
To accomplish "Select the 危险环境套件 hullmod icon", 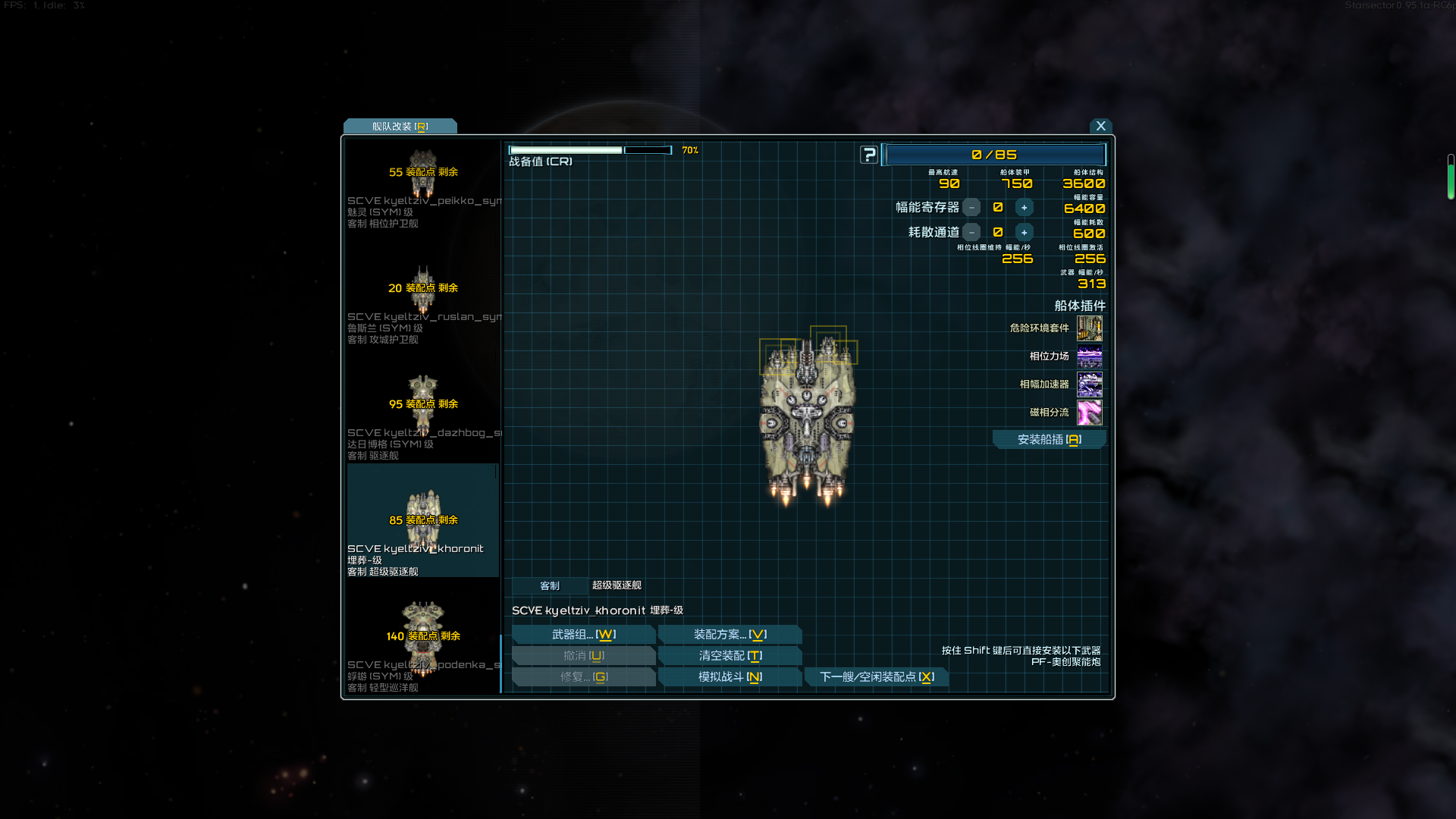I will 1089,328.
